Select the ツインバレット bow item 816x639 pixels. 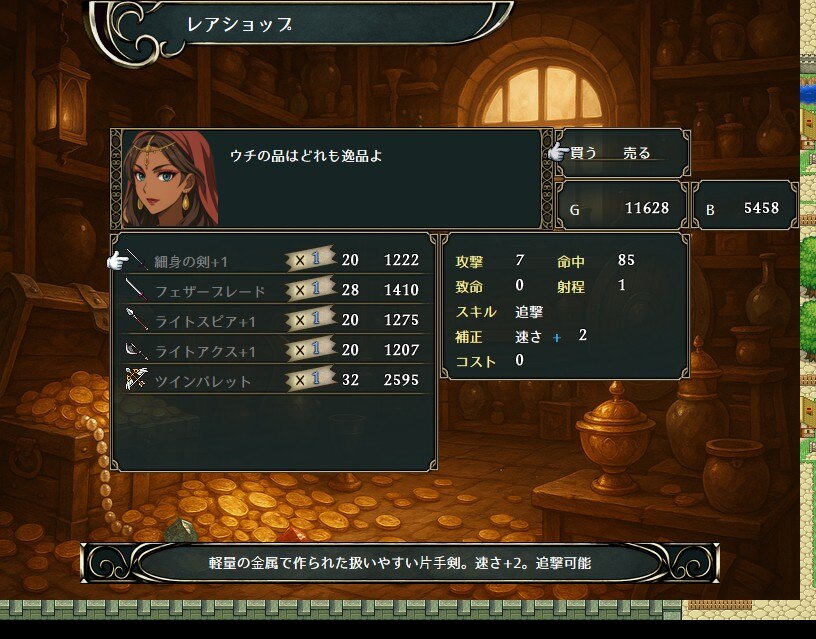point(203,381)
